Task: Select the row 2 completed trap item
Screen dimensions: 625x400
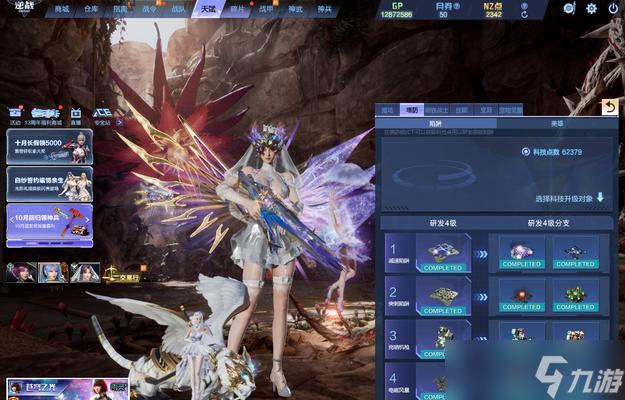Action: pyautogui.click(x=443, y=297)
